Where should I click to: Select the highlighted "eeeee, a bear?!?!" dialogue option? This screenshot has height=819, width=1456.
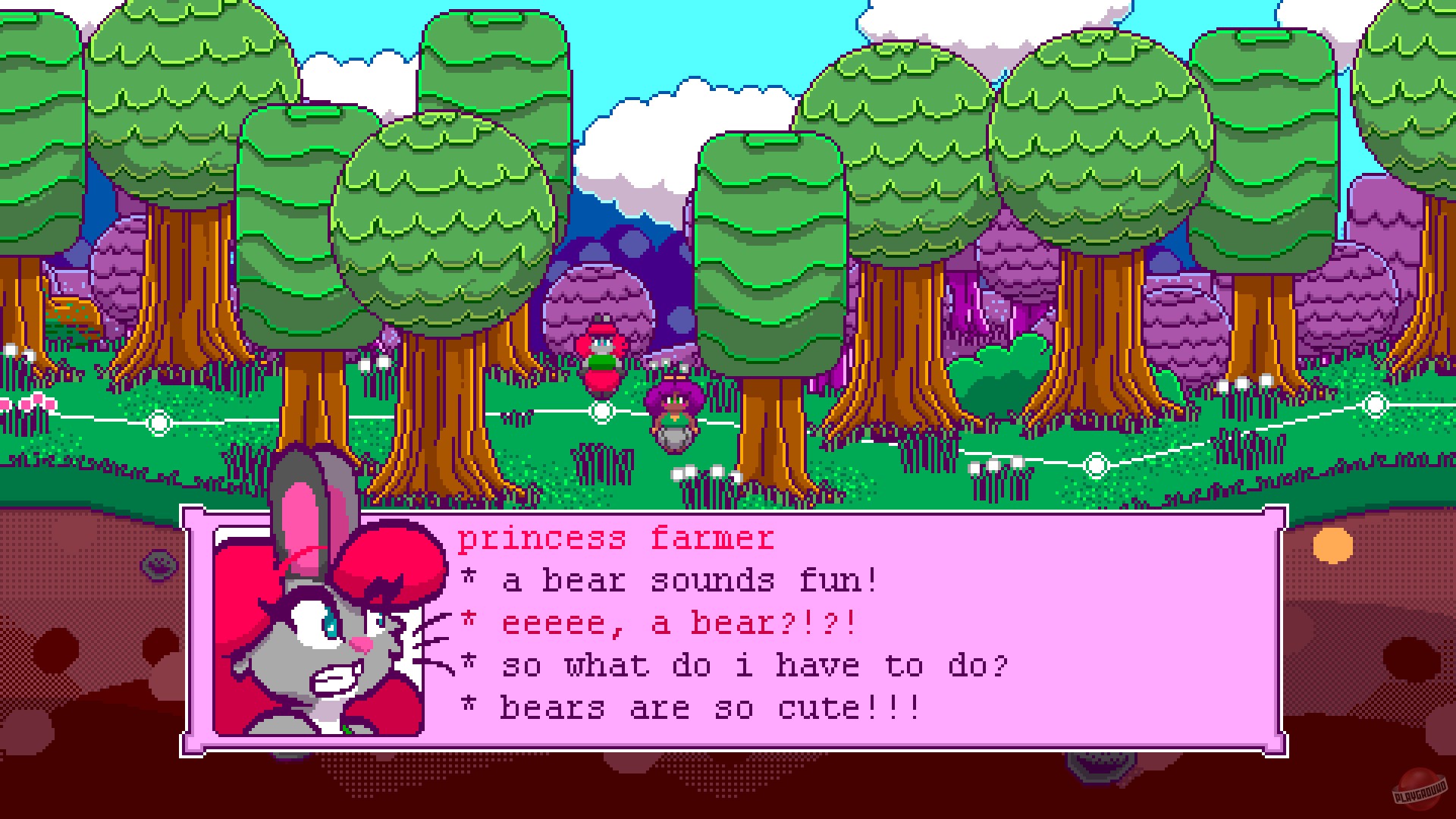tap(679, 622)
